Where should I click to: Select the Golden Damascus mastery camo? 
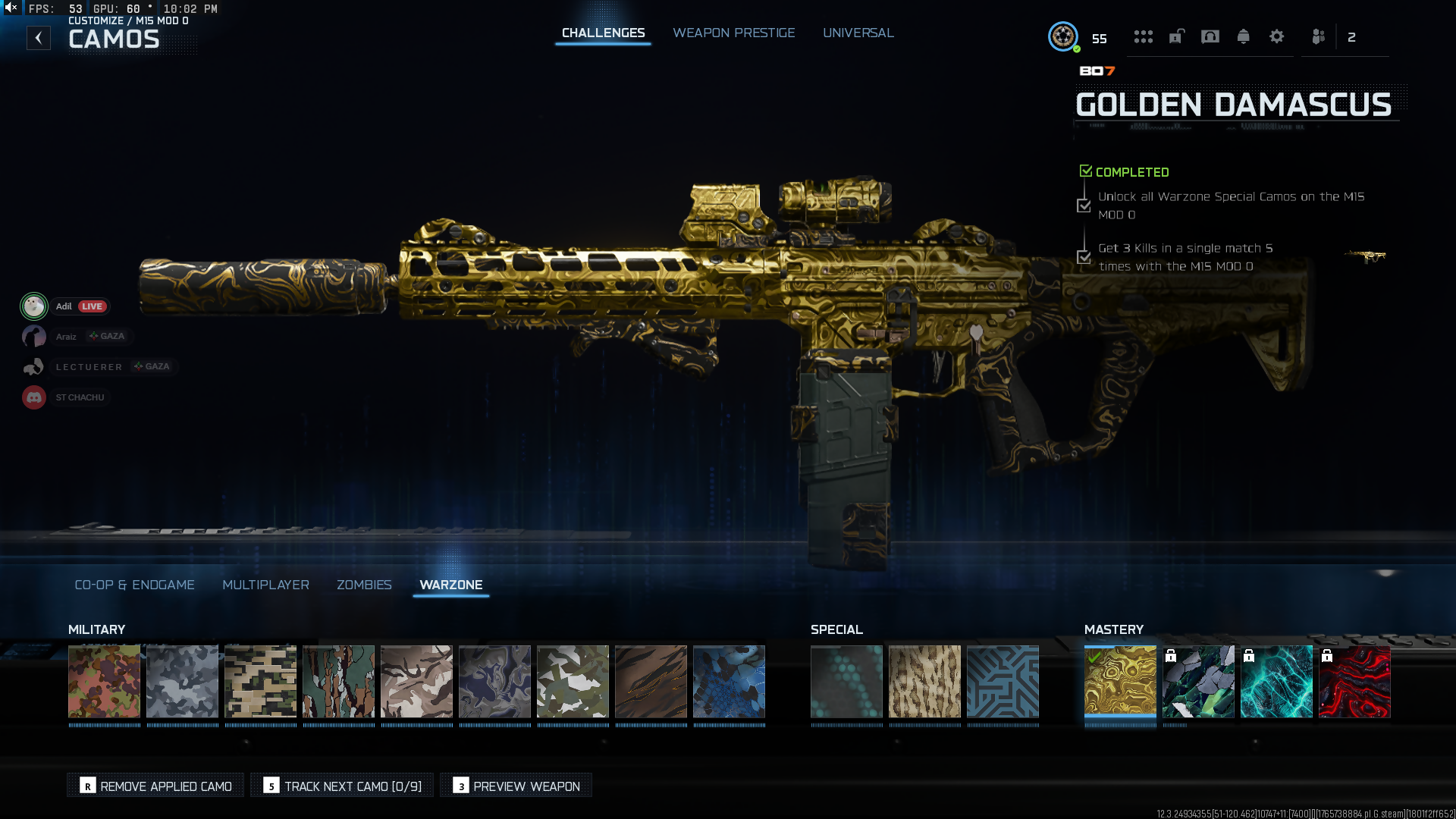click(x=1120, y=681)
